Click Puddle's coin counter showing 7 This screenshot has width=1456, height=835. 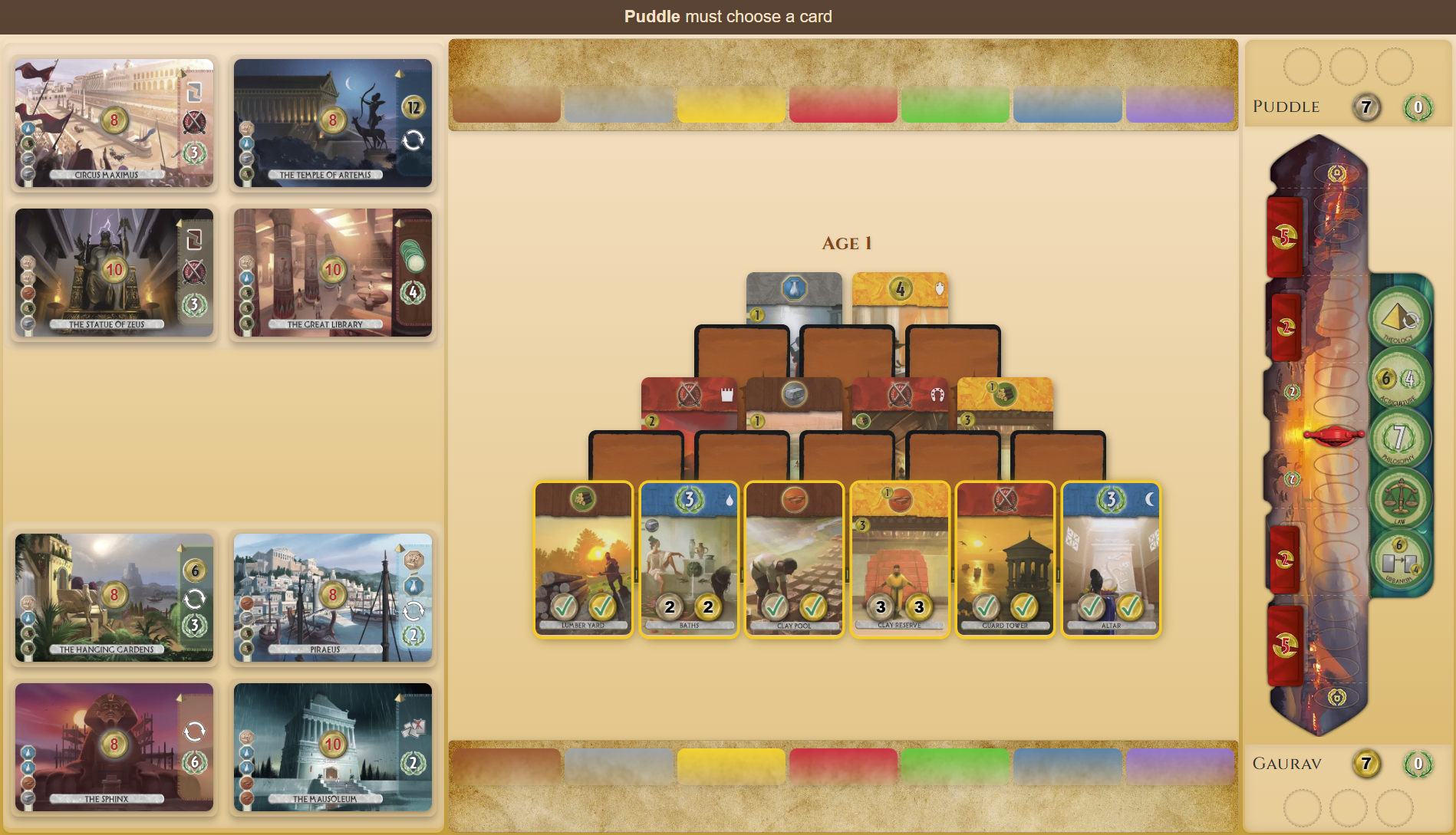coord(1365,108)
